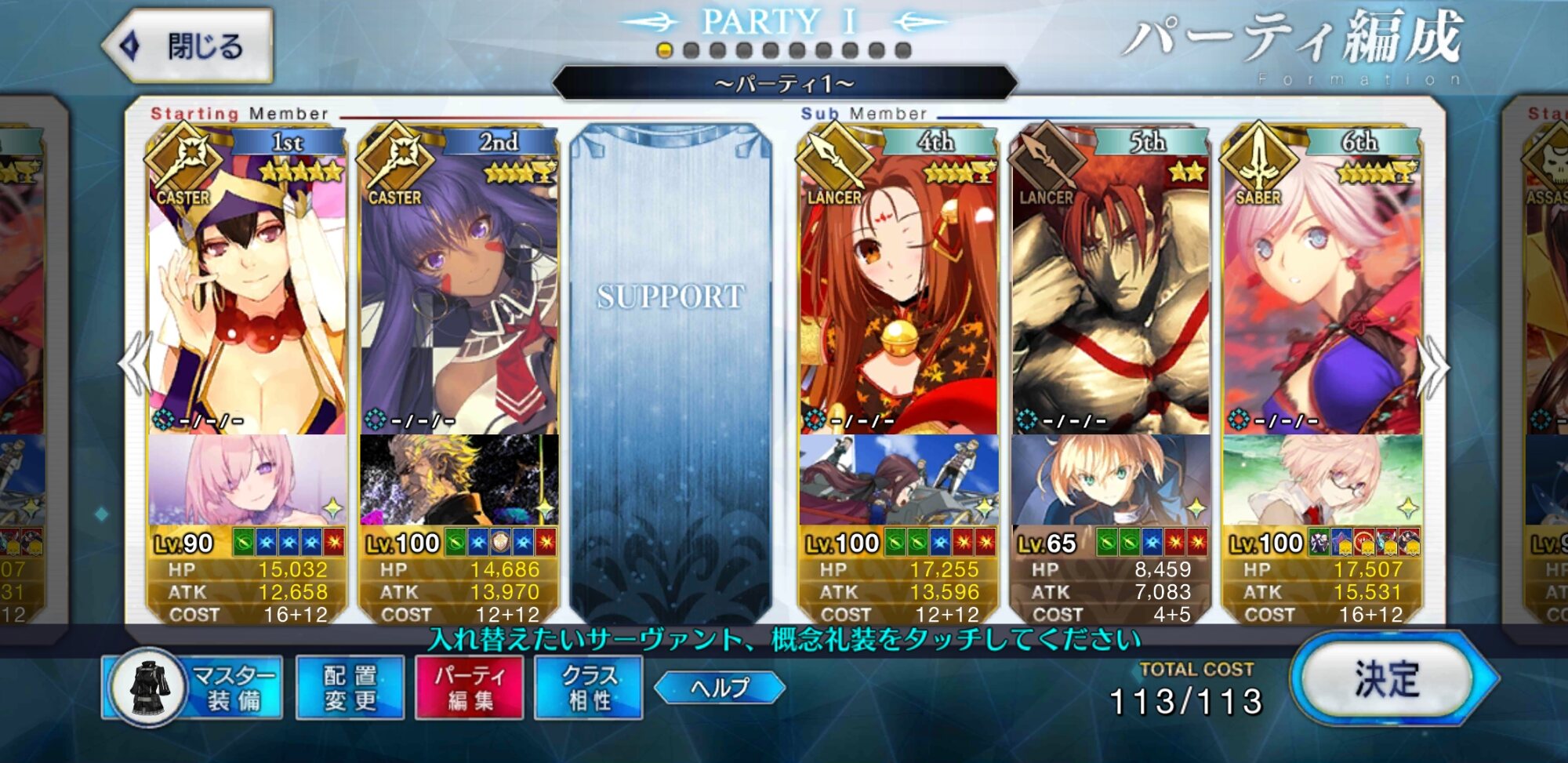The image size is (1568, 763).
Task: Go to the next party with right arrow
Action: (1435, 365)
